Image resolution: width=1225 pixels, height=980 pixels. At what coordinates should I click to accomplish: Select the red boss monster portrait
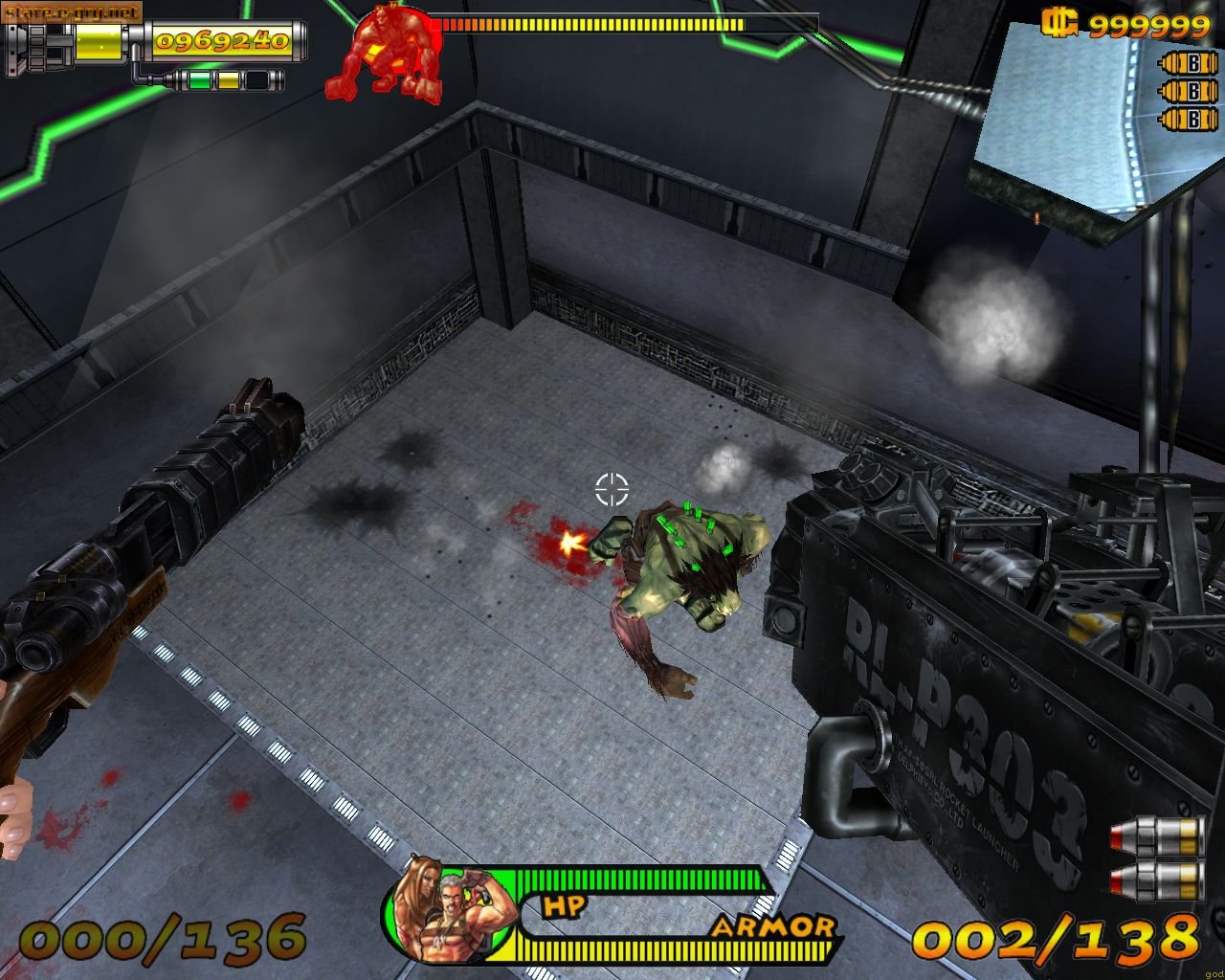384,56
